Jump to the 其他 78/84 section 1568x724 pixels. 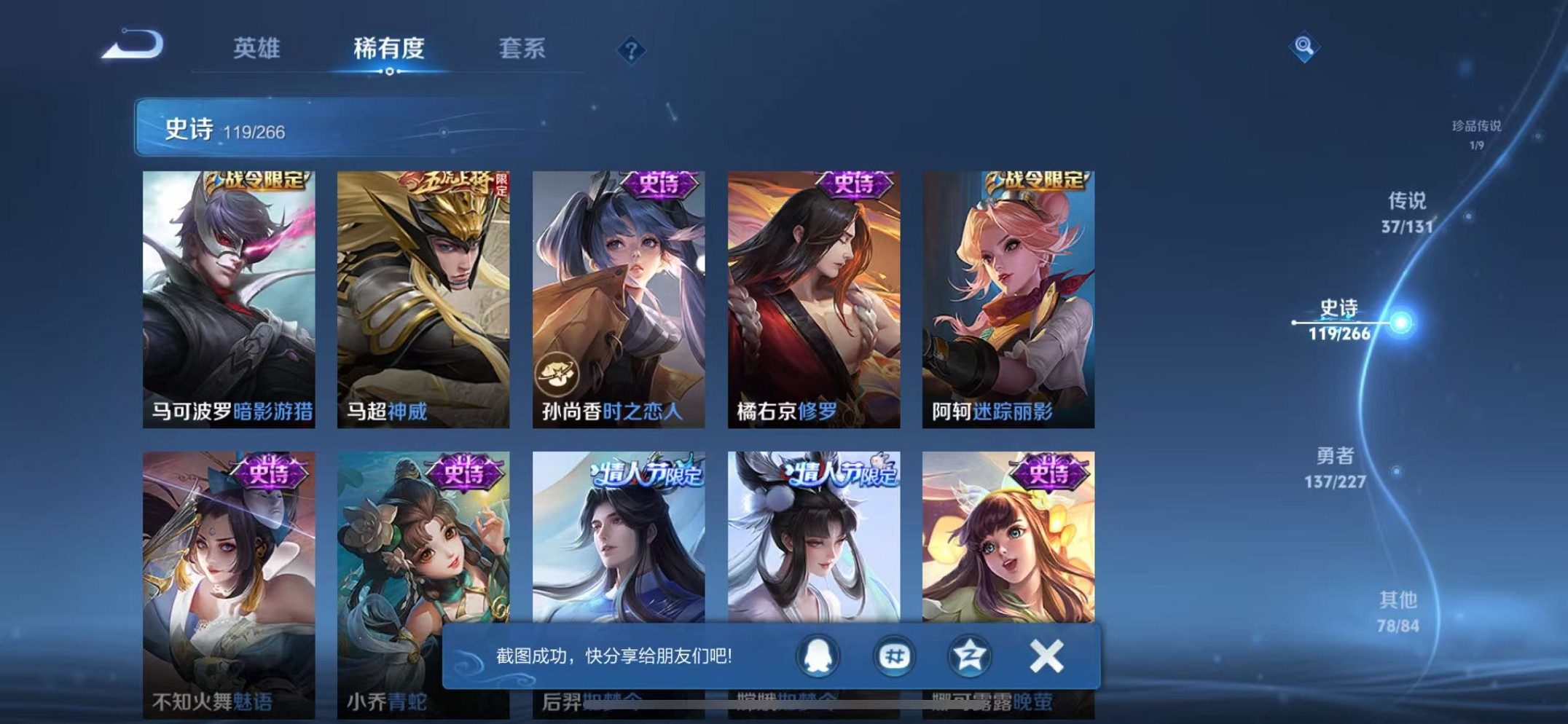(1397, 610)
